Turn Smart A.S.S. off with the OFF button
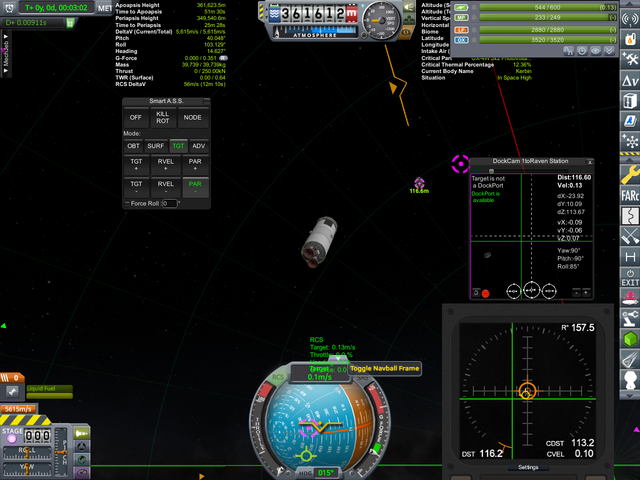Viewport: 640px width, 480px height. click(137, 118)
